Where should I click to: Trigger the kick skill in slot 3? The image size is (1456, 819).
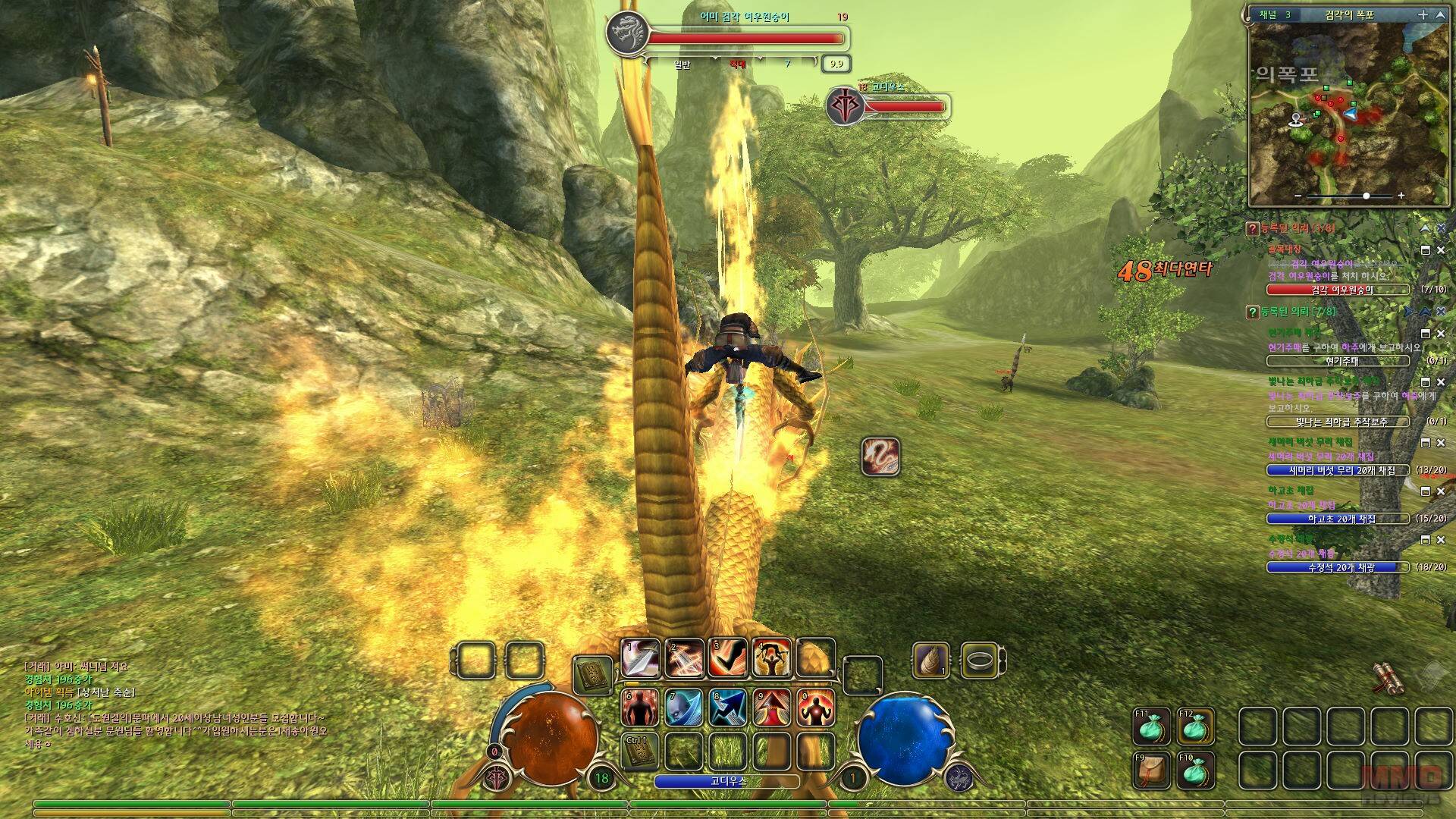click(728, 658)
